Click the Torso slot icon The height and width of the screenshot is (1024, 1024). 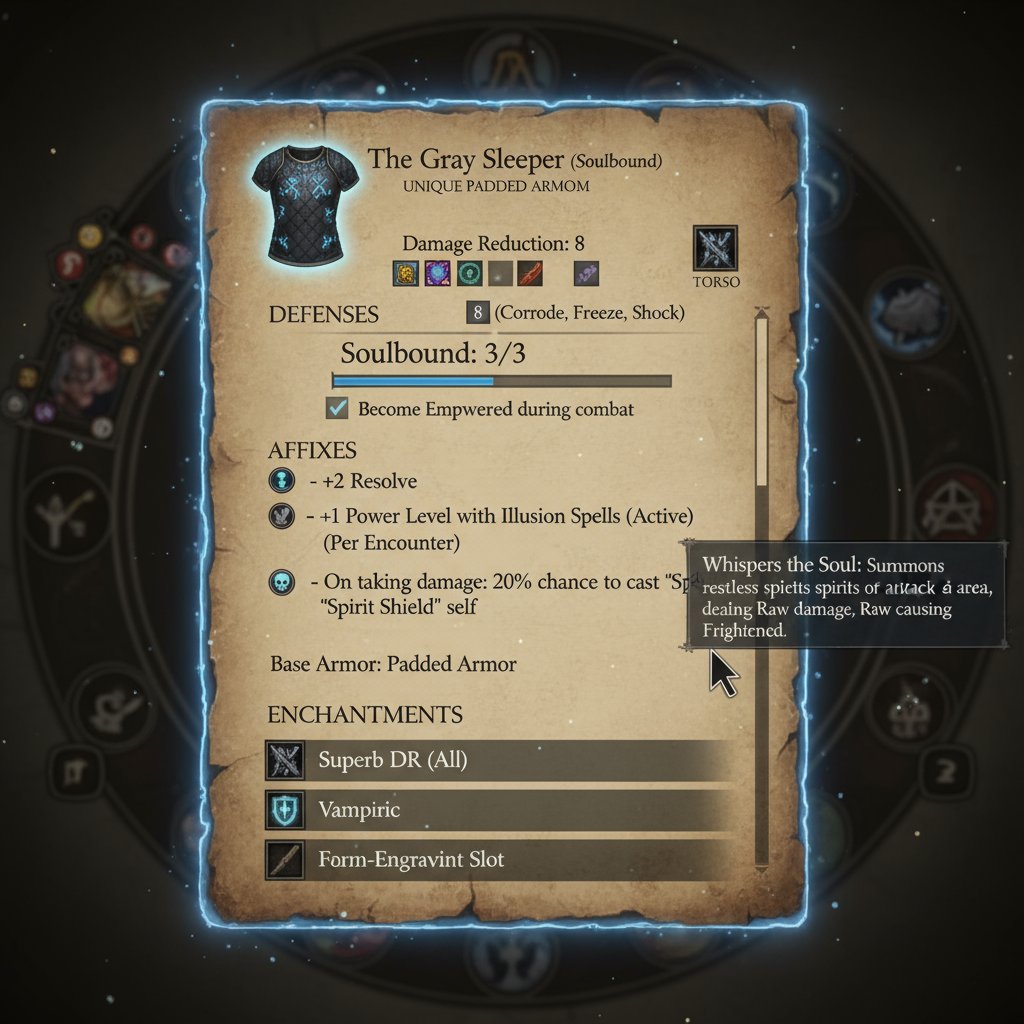coord(715,248)
